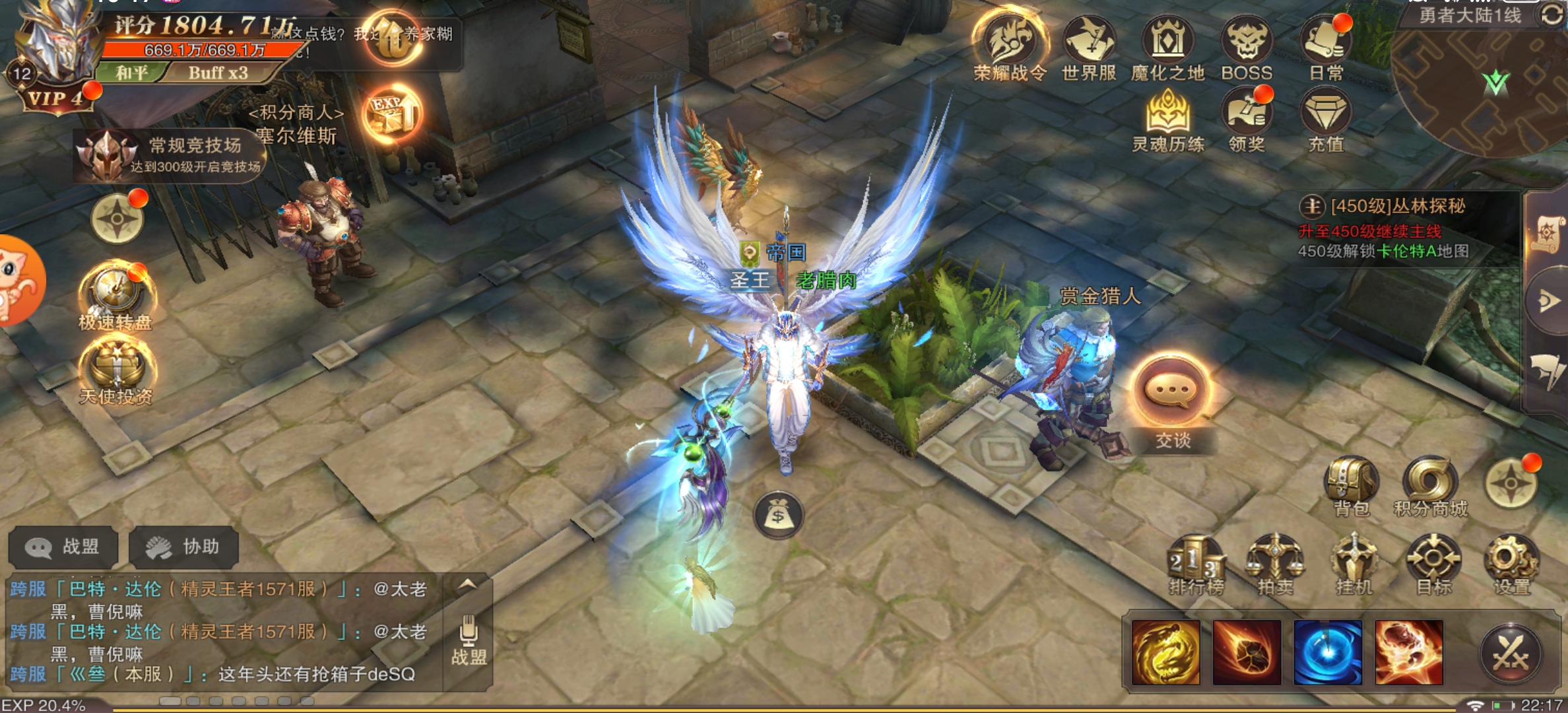Open the 充值 recharge diamond icon
The width and height of the screenshot is (1568, 713).
click(x=1325, y=118)
